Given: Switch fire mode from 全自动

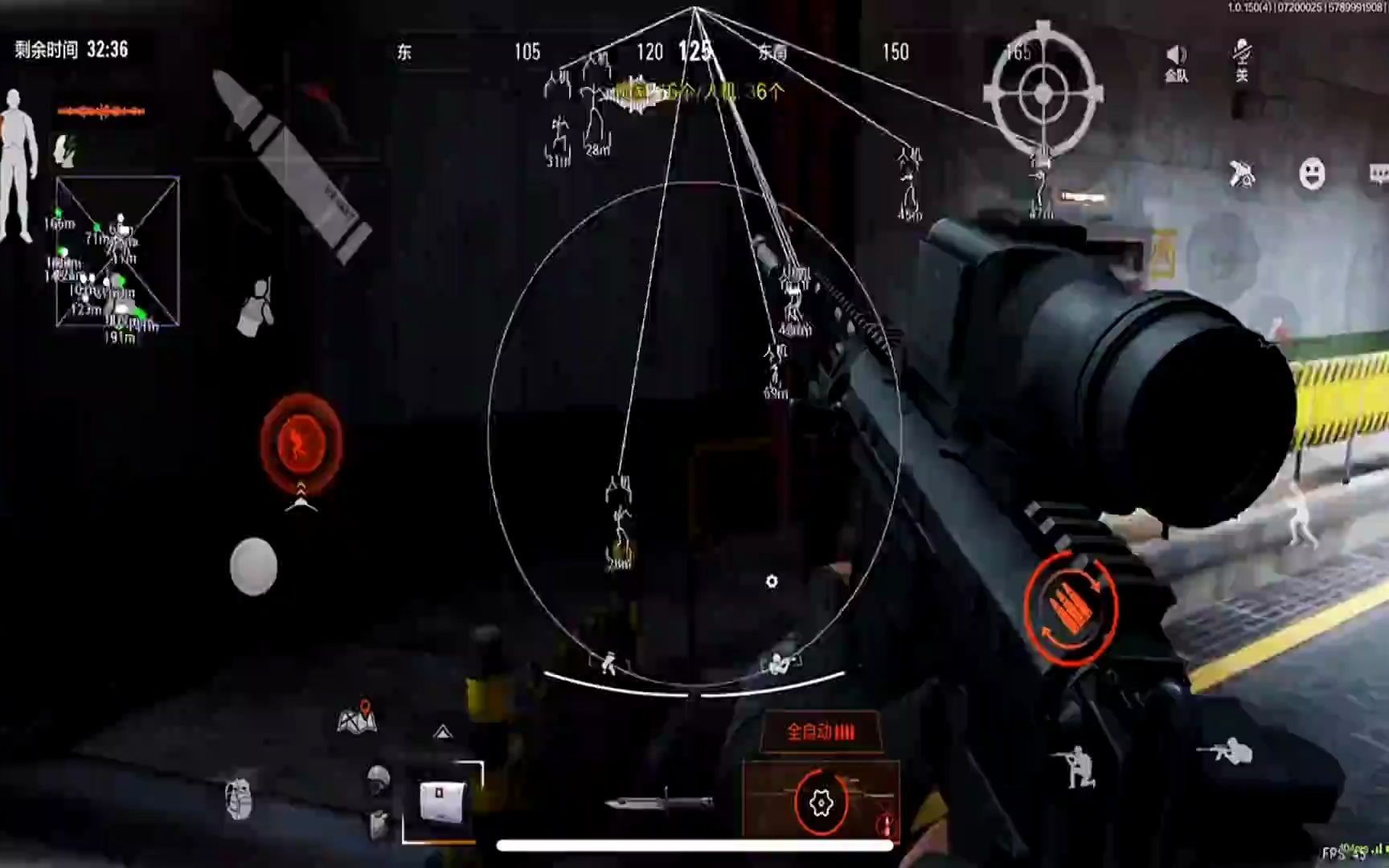Looking at the screenshot, I should tap(821, 731).
